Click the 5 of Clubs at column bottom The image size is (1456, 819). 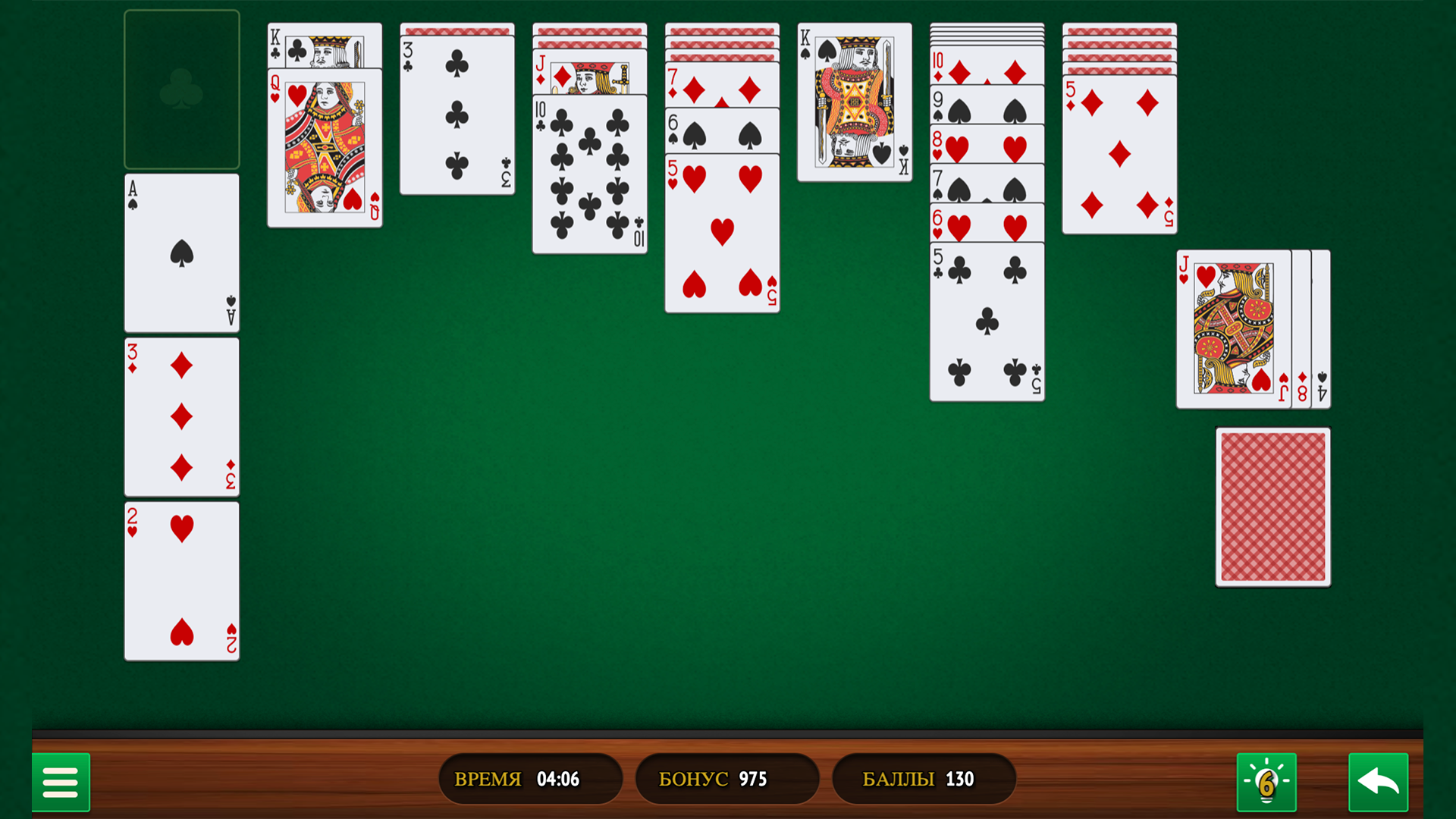click(x=986, y=318)
